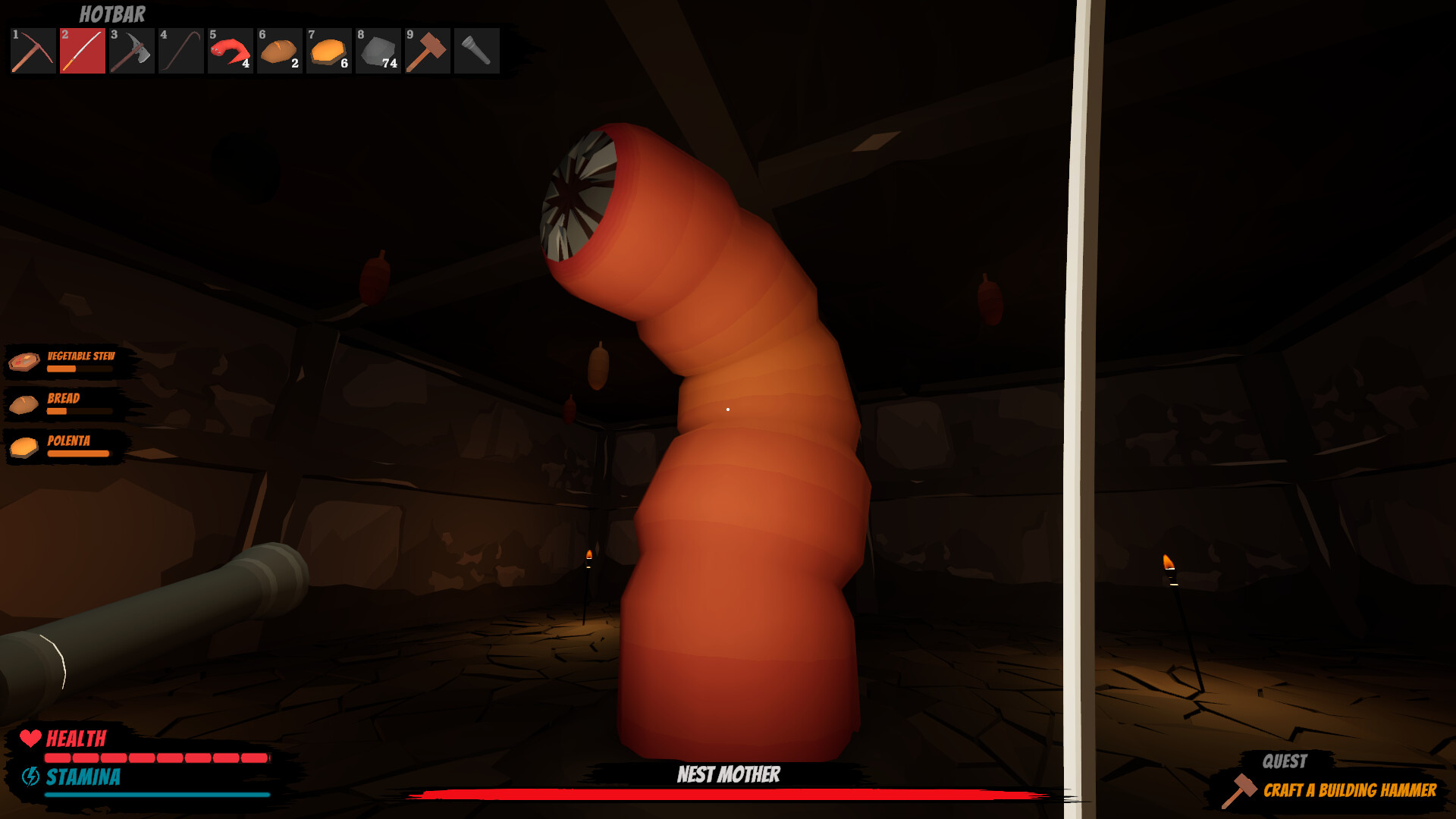Select the worm meat in hotbar slot 5
The image size is (1456, 819).
pyautogui.click(x=230, y=52)
